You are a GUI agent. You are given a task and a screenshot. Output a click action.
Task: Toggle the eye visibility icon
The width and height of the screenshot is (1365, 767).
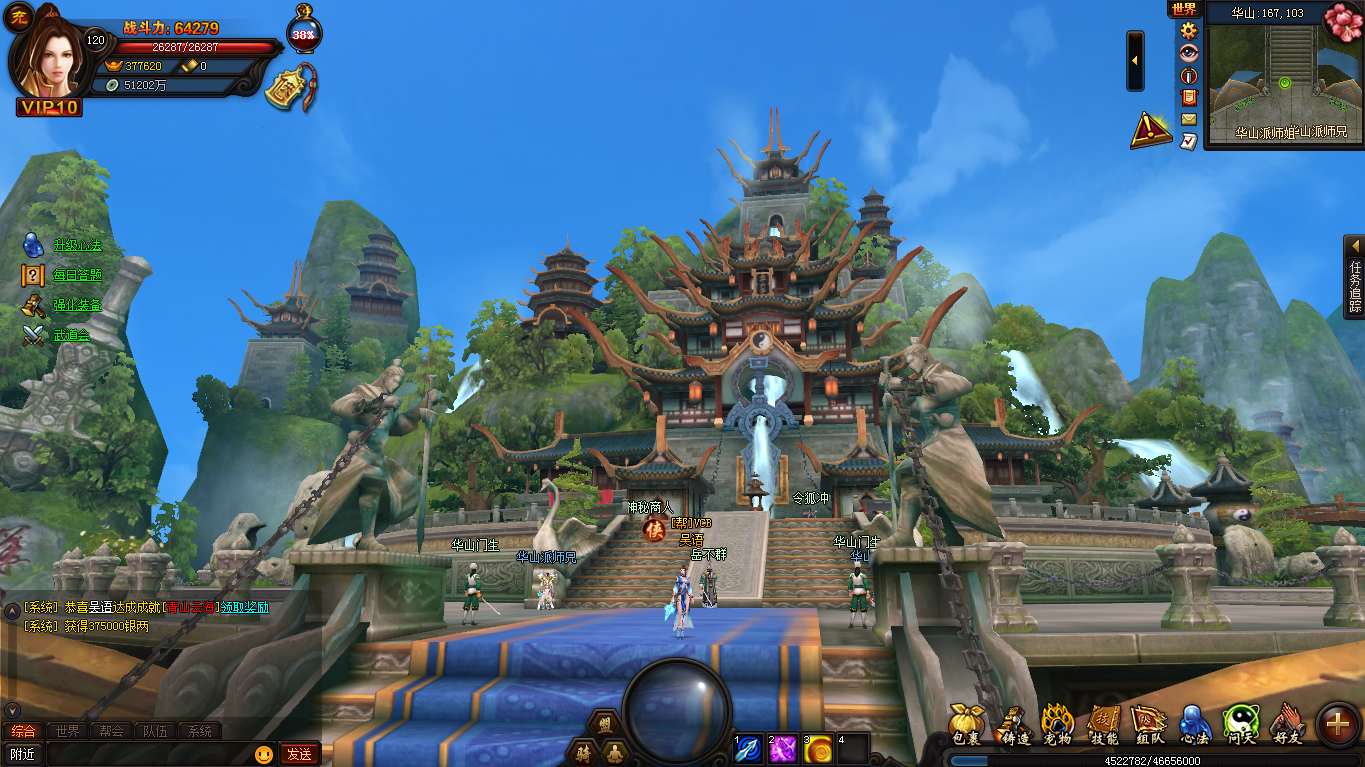(x=1189, y=53)
